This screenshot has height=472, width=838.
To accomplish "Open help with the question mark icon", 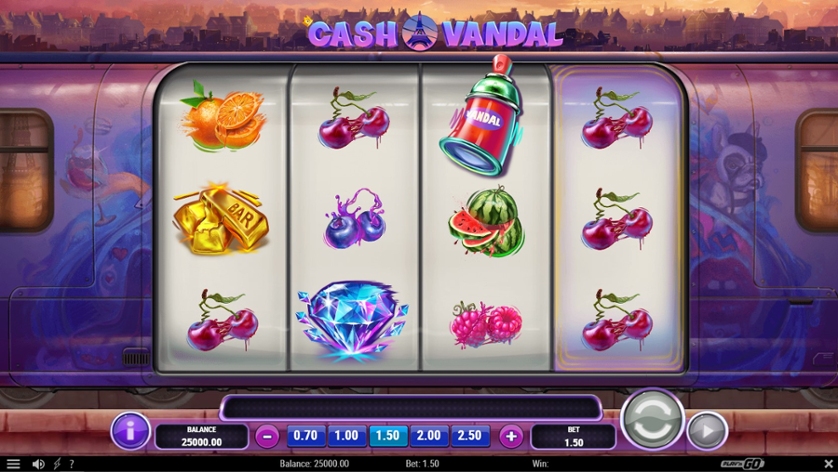I will point(71,464).
